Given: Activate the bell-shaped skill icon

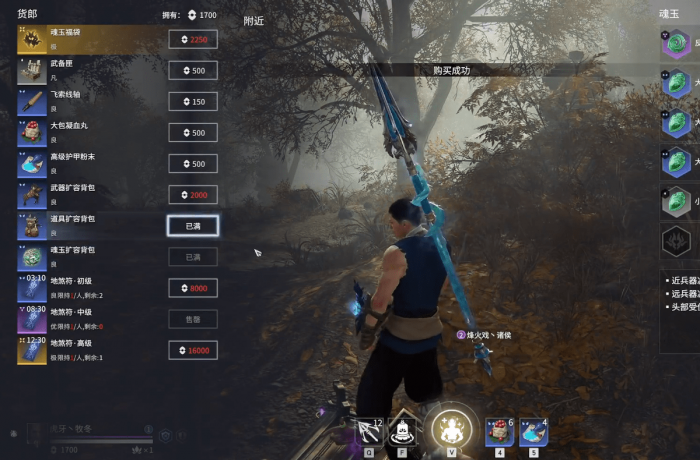Looking at the screenshot, I should [404, 431].
